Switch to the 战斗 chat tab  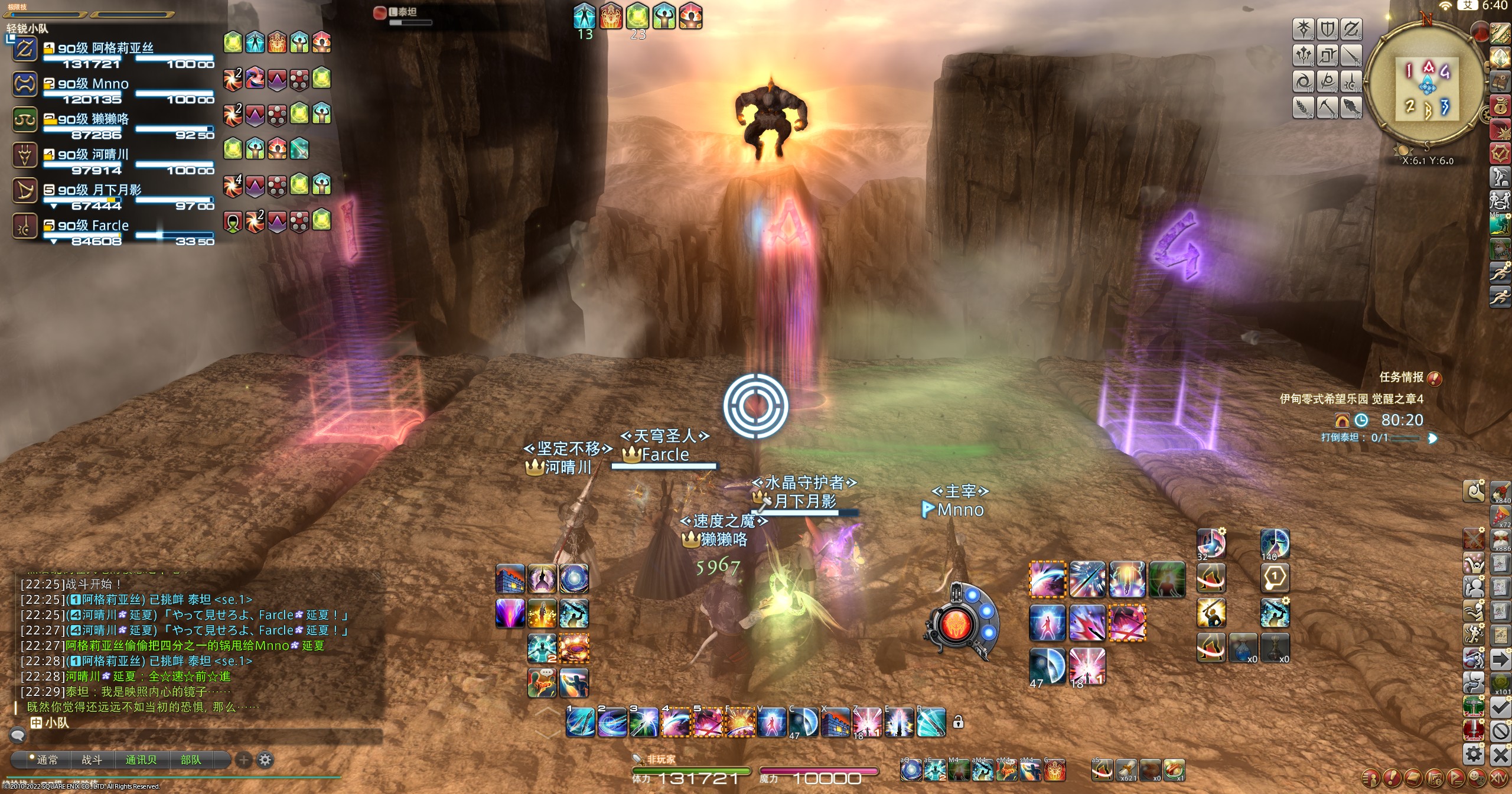point(92,760)
